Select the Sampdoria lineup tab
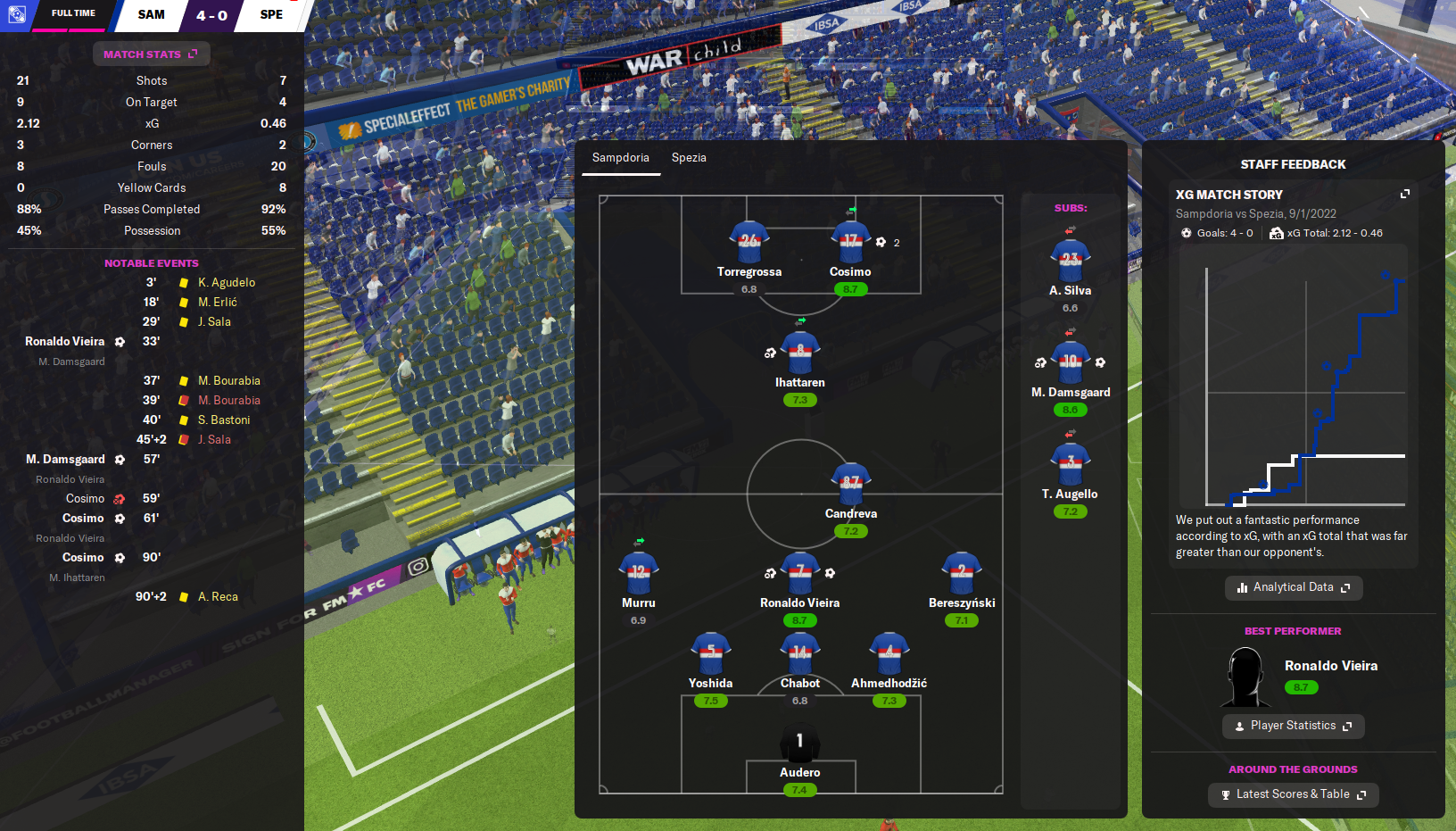 click(x=620, y=158)
